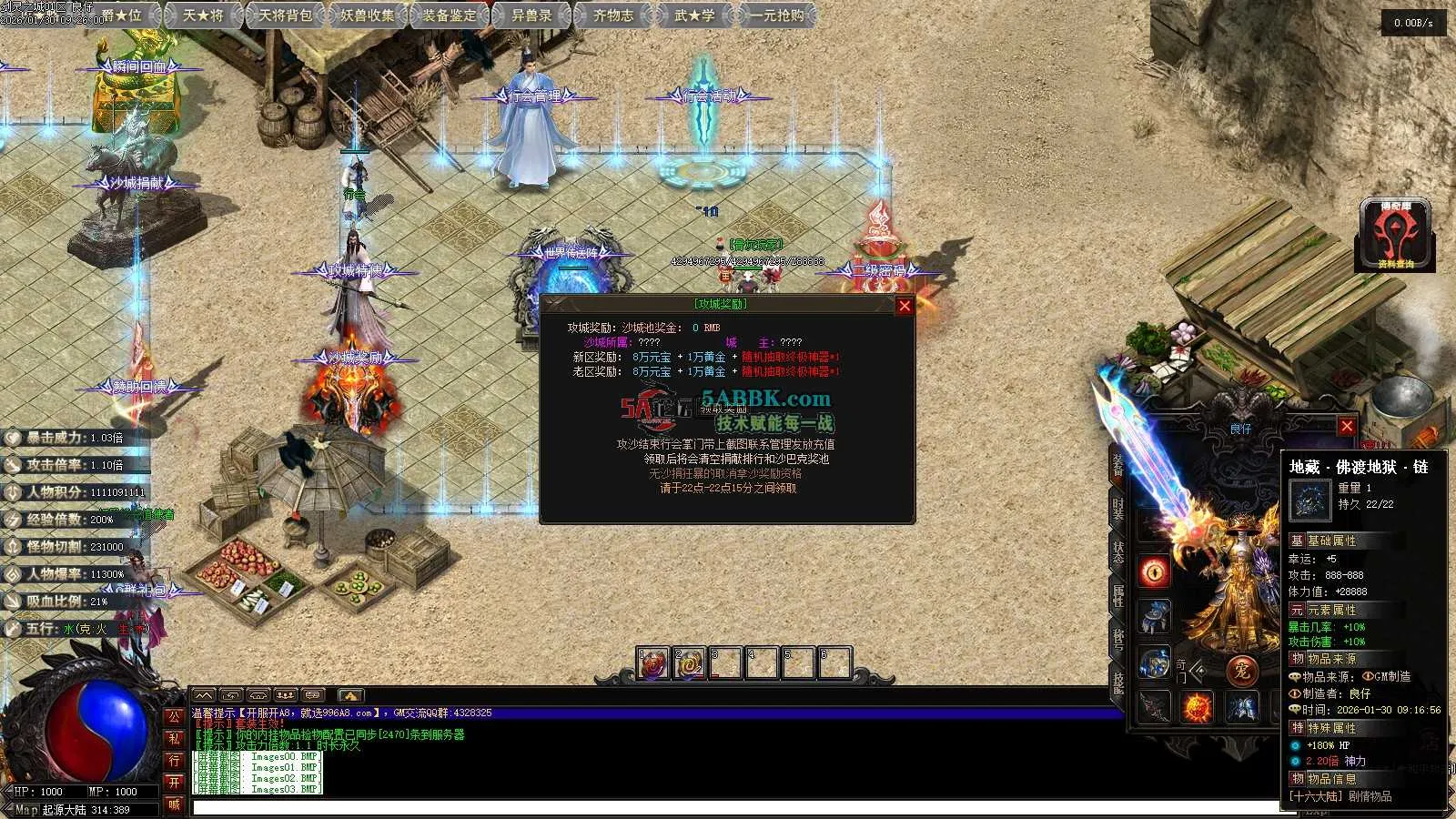This screenshot has height=819, width=1456.
Task: Open the 武★学 martial skills menu
Action: pyautogui.click(x=694, y=15)
